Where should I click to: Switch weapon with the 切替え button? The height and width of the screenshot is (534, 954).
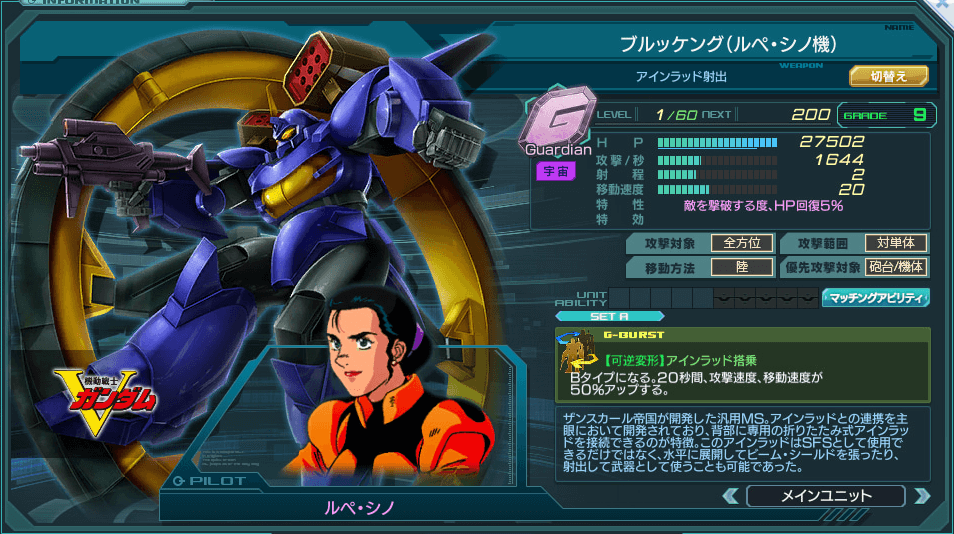click(x=888, y=76)
